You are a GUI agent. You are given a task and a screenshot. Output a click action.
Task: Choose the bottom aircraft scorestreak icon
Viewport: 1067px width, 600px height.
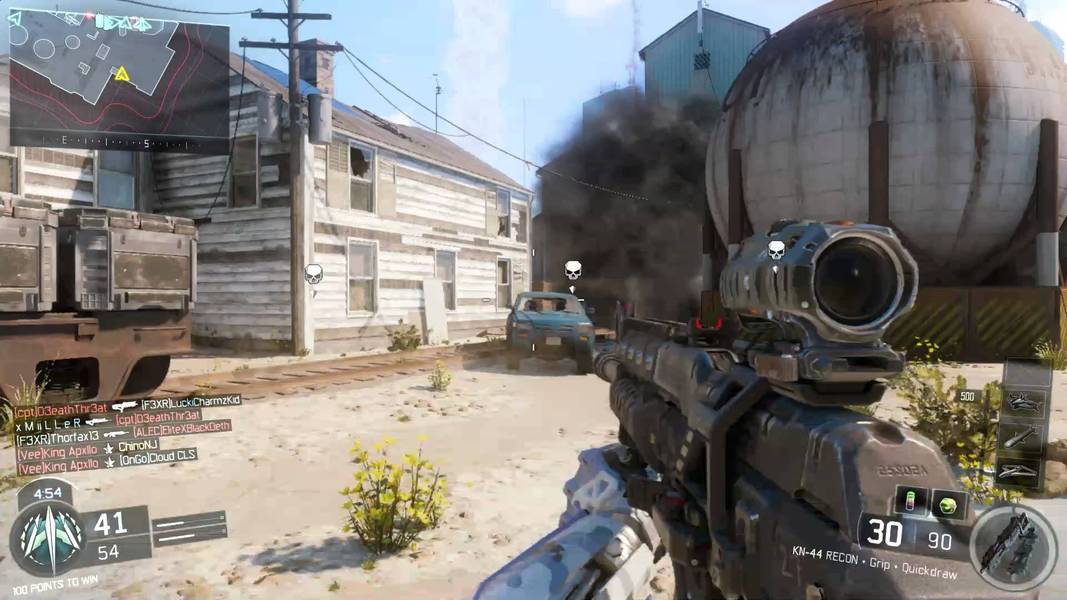[x=1022, y=471]
